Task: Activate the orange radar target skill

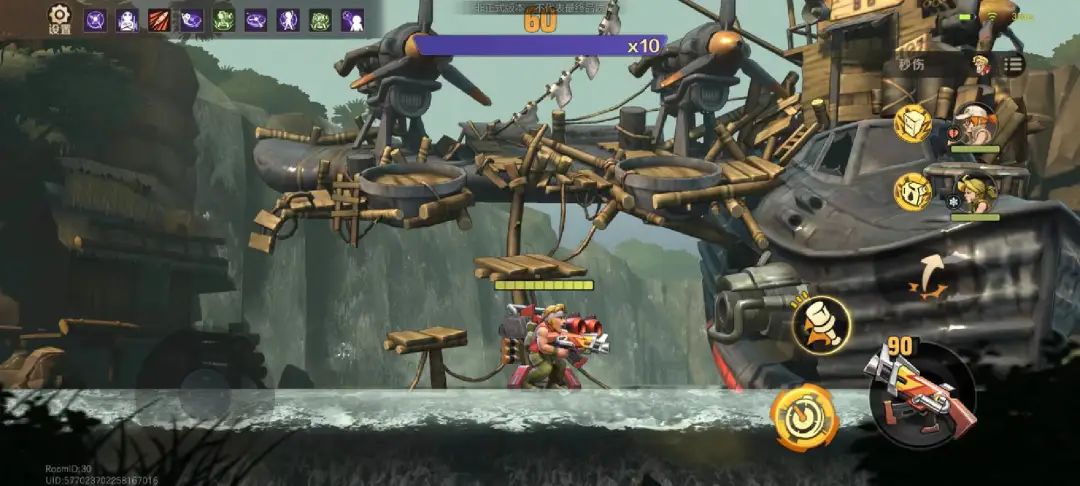Action: point(803,417)
